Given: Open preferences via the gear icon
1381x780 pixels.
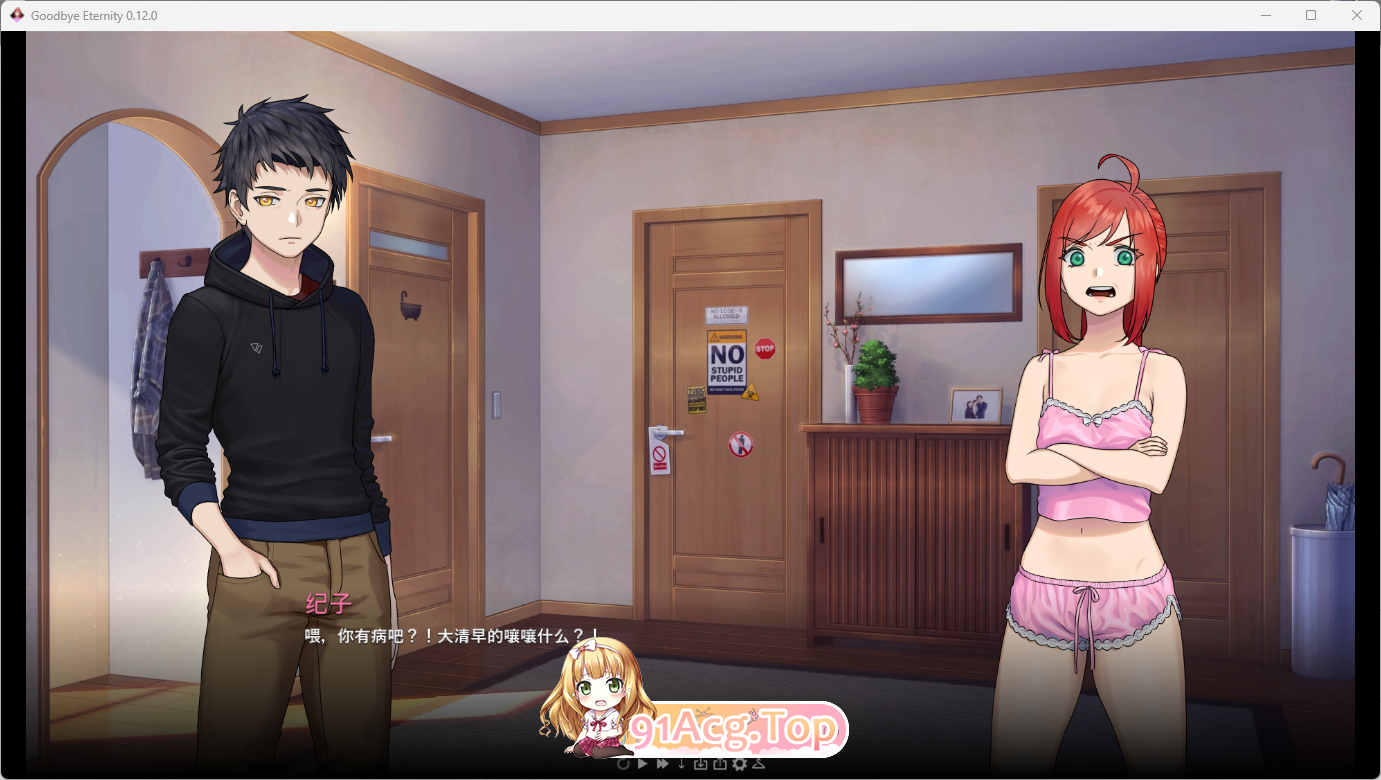Looking at the screenshot, I should coord(740,763).
